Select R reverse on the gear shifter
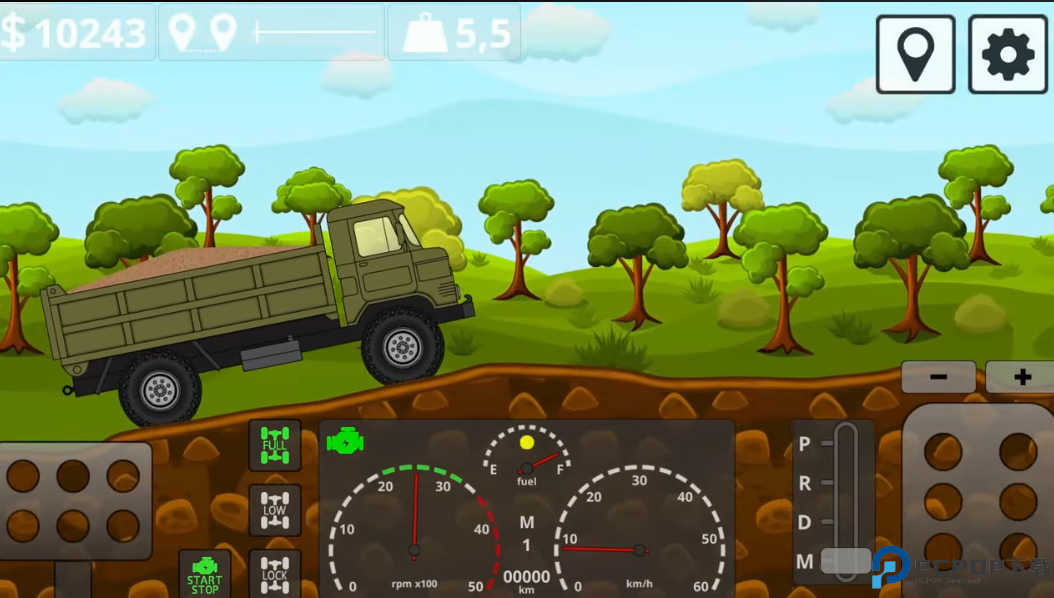The image size is (1054, 598). click(806, 484)
